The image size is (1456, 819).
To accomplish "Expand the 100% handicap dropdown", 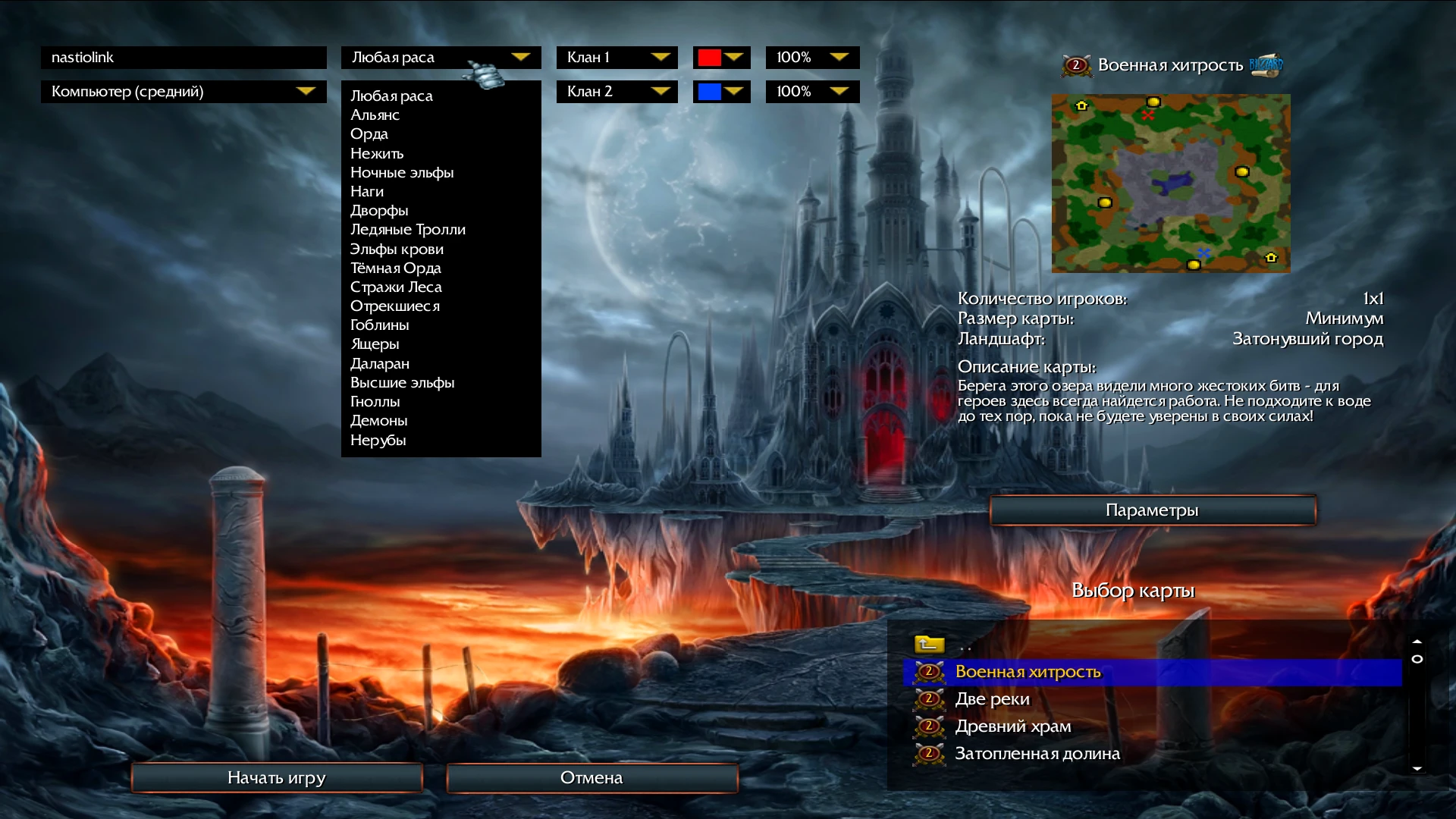I will coord(811,57).
